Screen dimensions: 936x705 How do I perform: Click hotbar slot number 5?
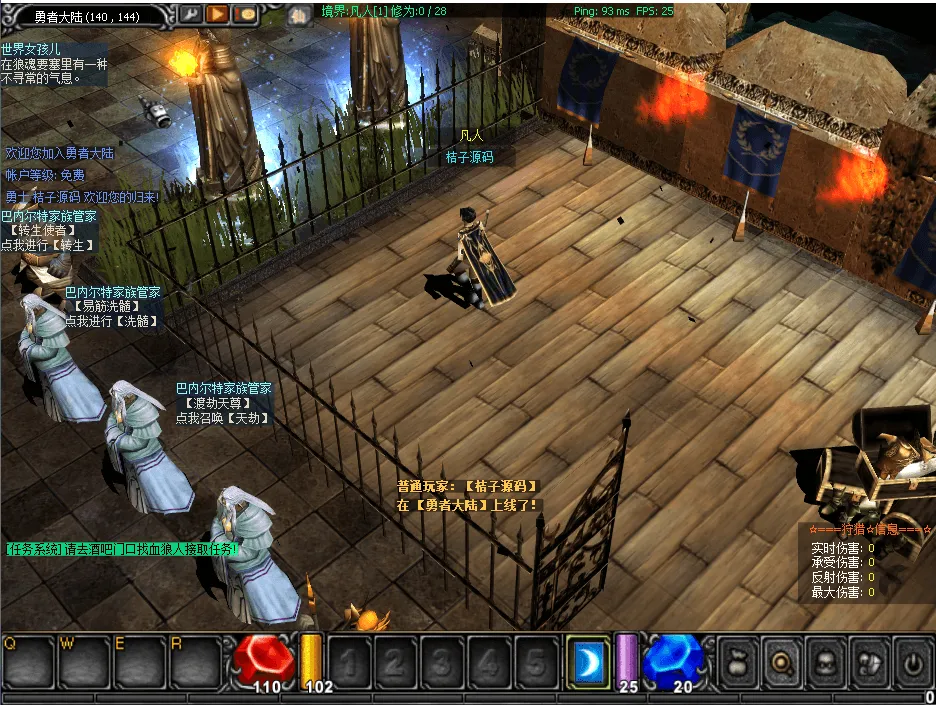(x=533, y=661)
